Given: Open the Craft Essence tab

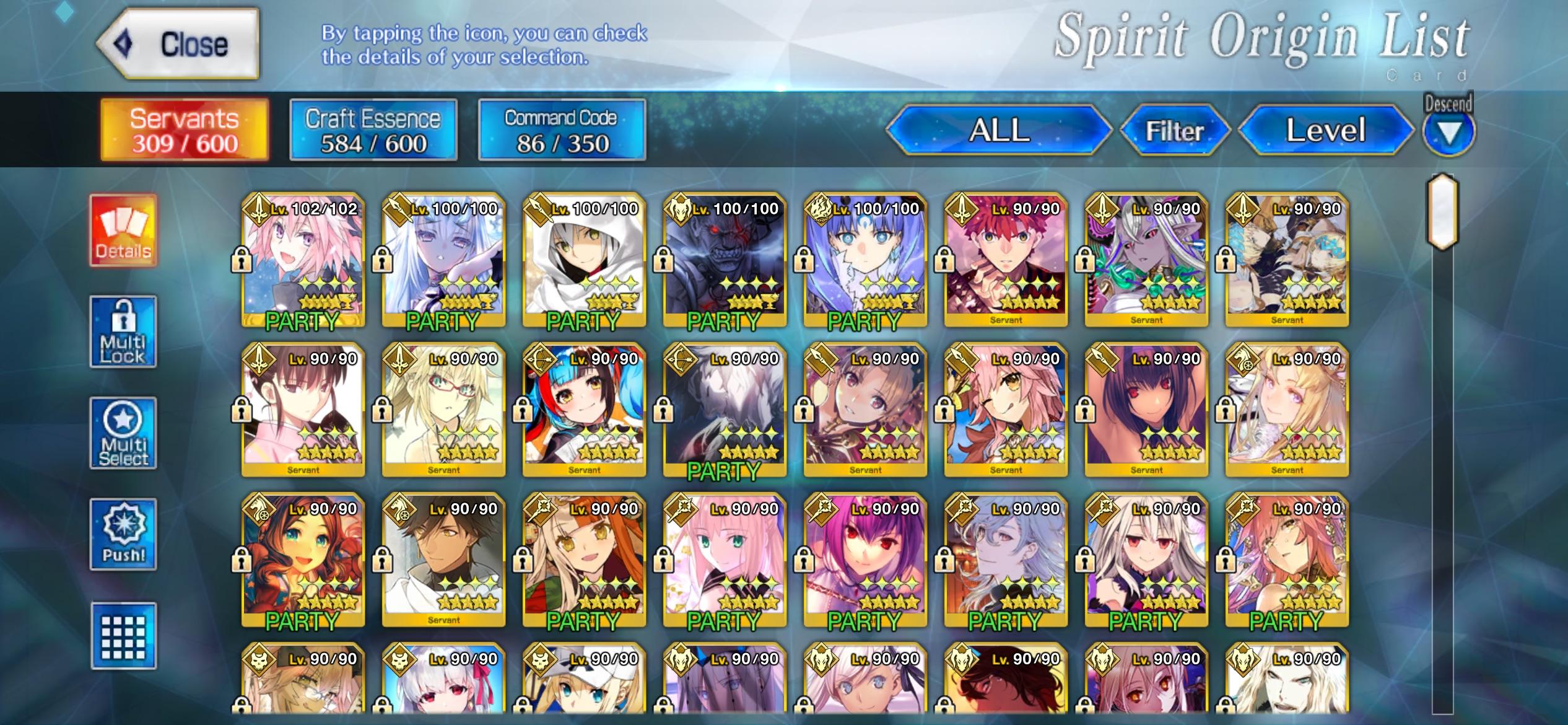Looking at the screenshot, I should pyautogui.click(x=373, y=130).
